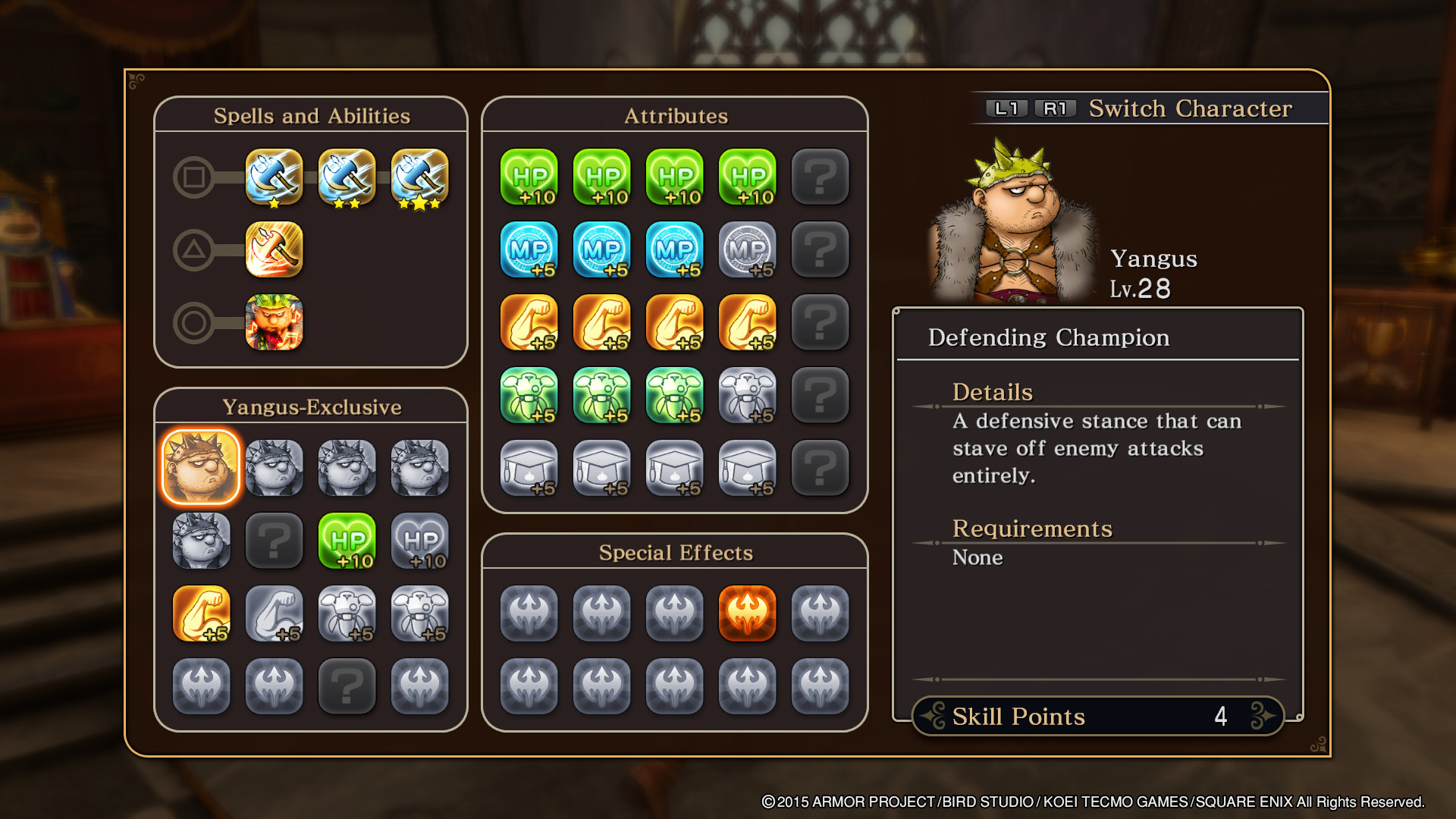Unlock the grey muscle +5 in Yangus-Exclusive
This screenshot has height=819, width=1456.
tap(274, 613)
